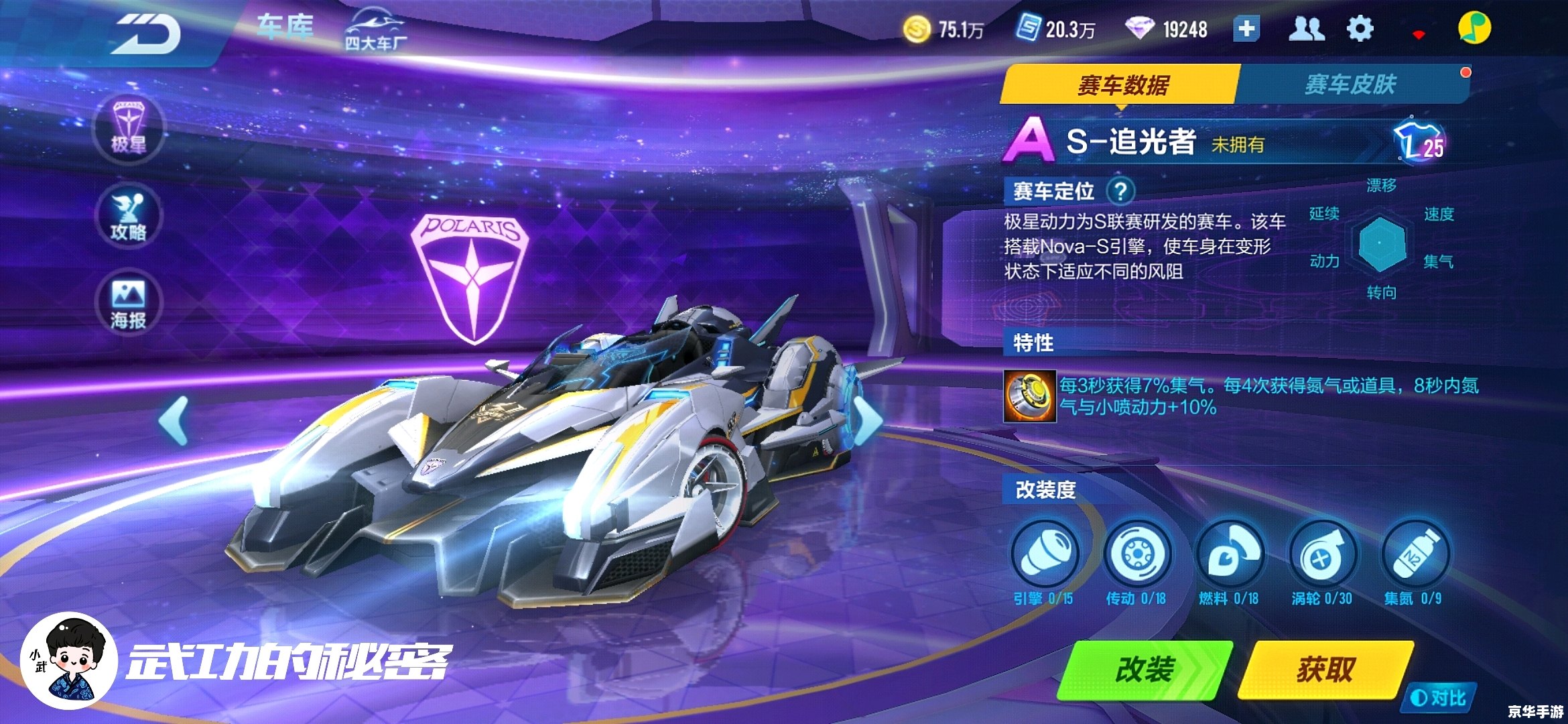Open the 极星 Polaris brand page
Screen dimensions: 1568x724
128,128
